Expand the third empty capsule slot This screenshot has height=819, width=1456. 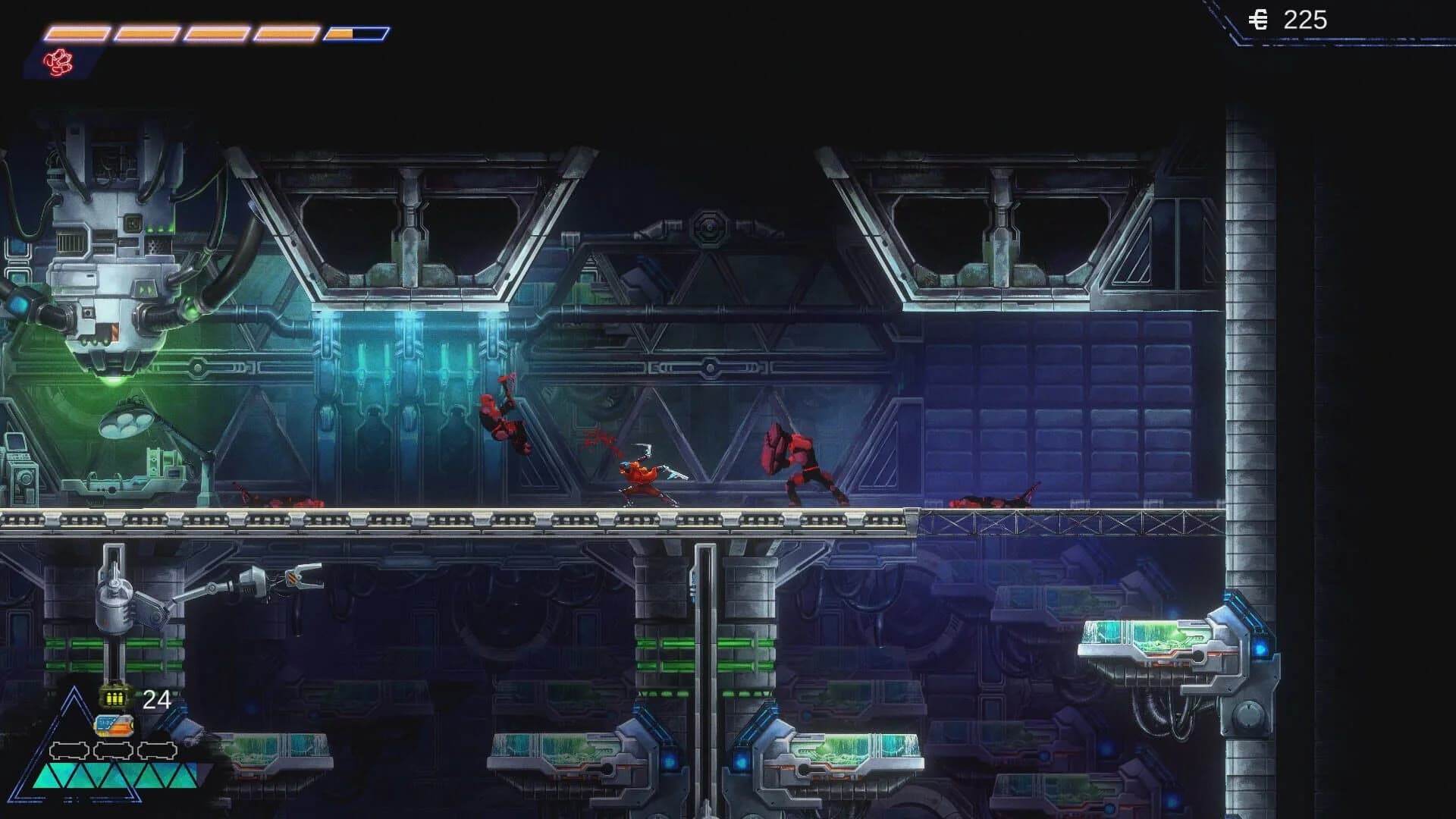[x=156, y=750]
